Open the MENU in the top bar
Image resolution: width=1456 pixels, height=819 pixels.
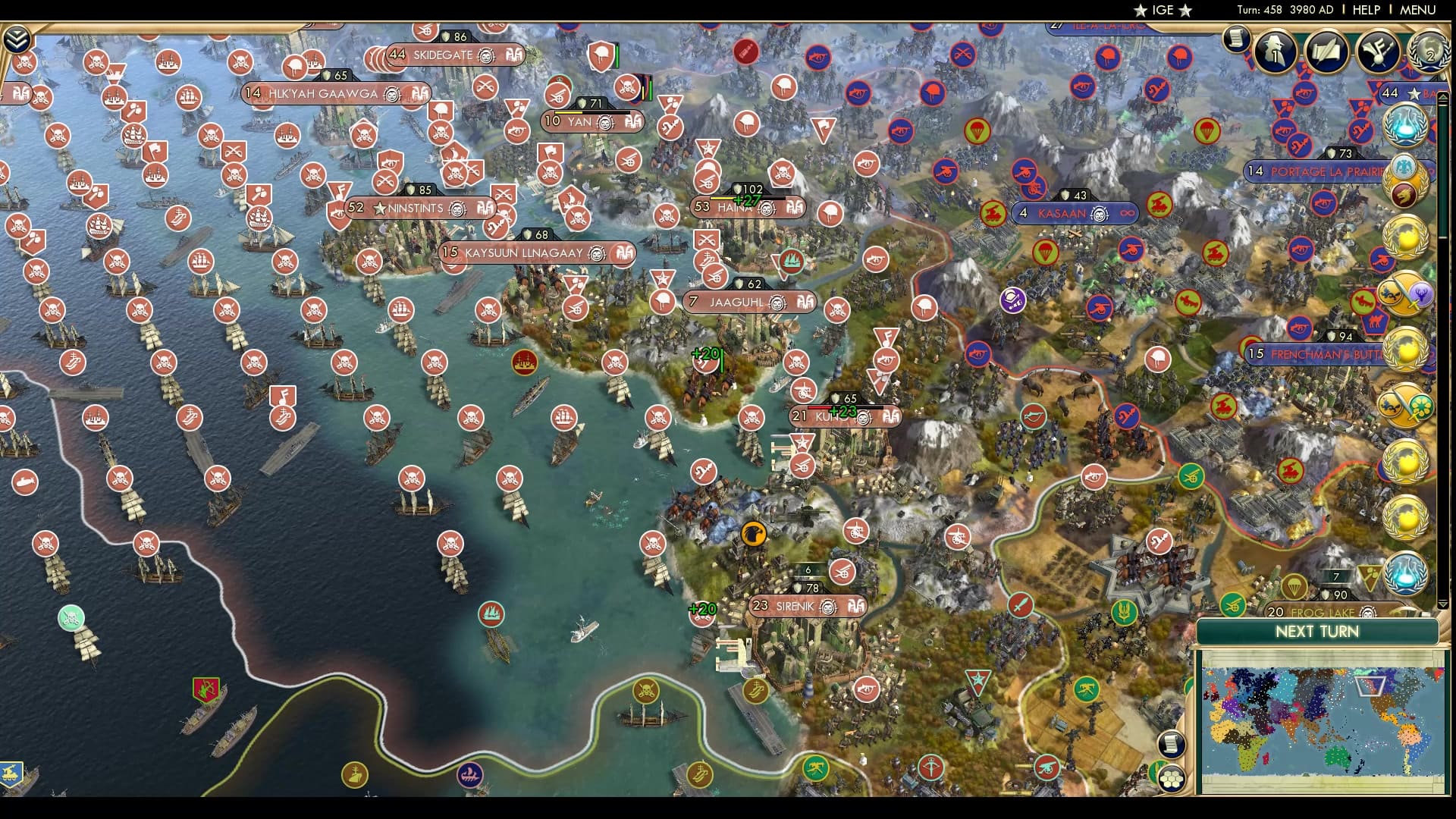click(x=1417, y=10)
